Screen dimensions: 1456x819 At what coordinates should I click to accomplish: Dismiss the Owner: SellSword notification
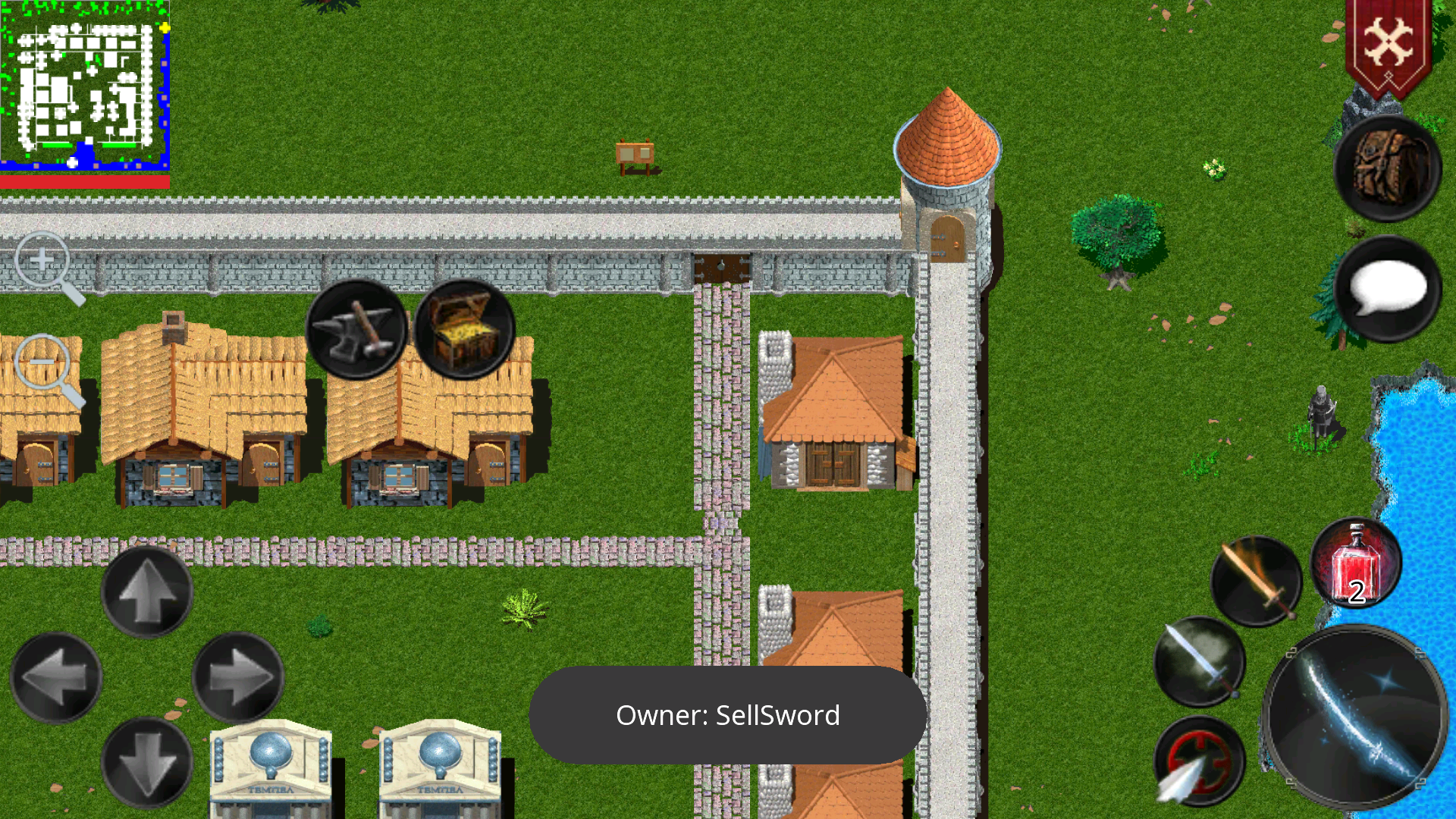728,714
